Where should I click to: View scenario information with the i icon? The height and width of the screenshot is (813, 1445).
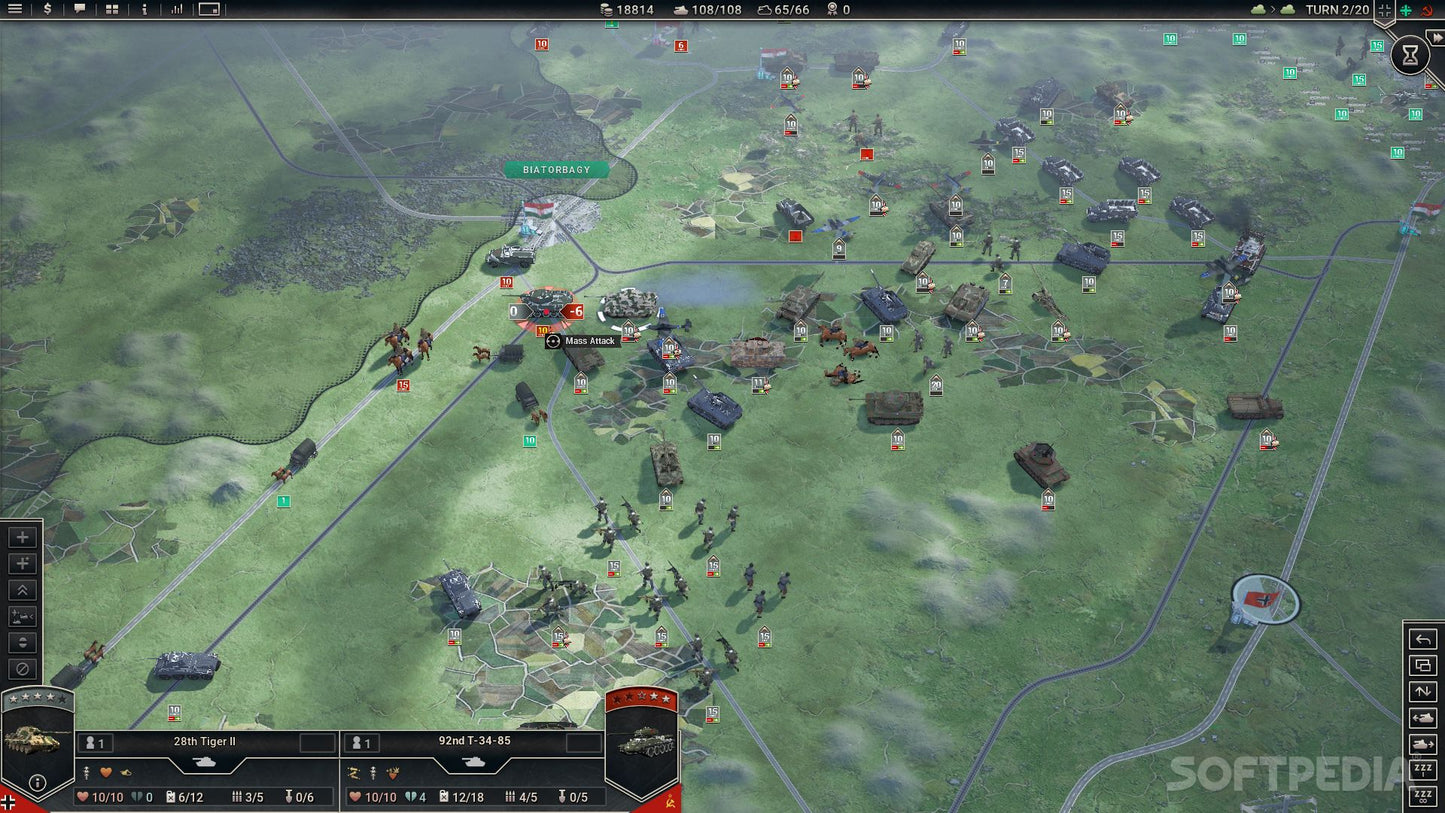point(144,9)
